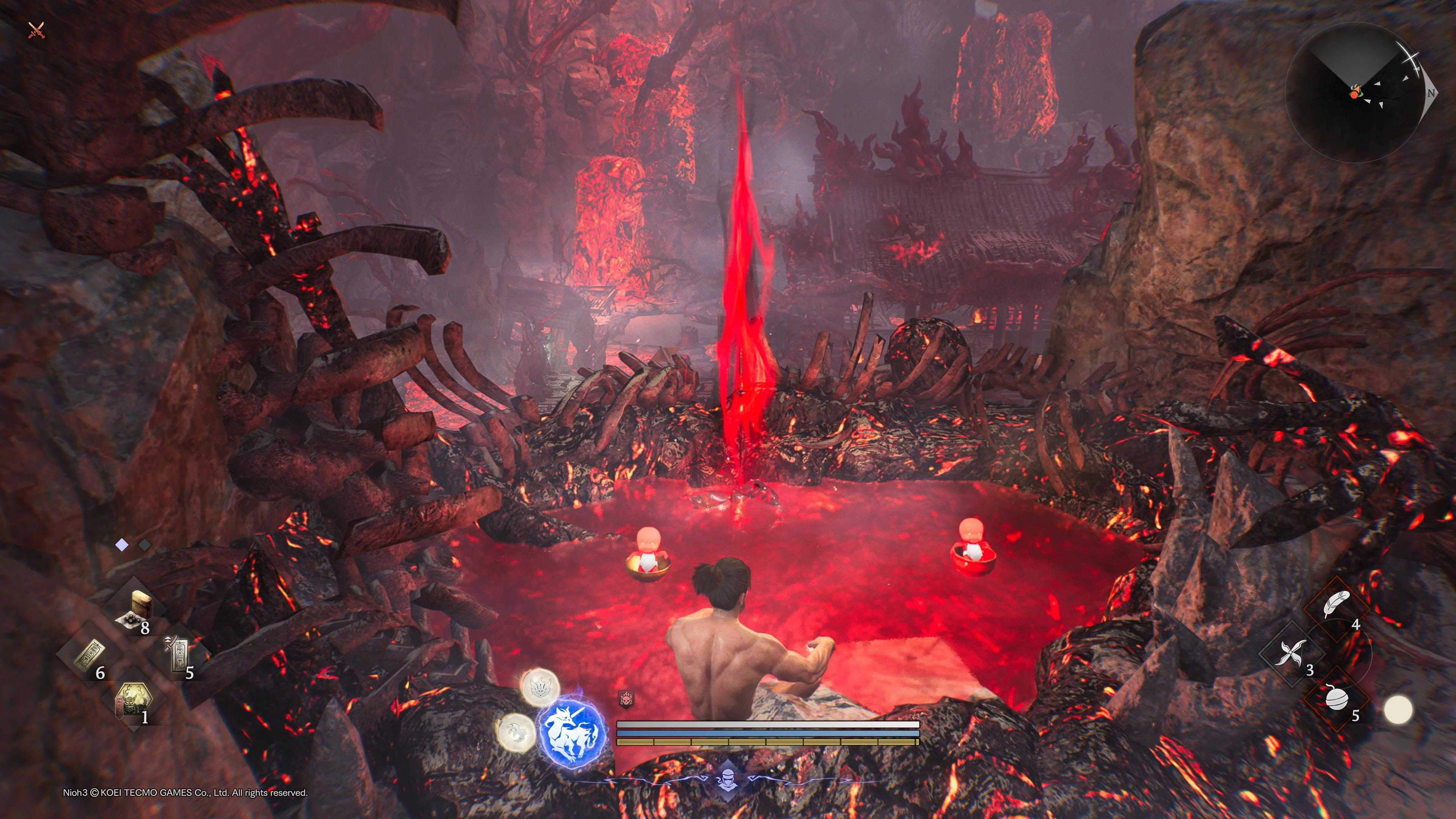The image size is (1456, 819).
Task: Click the glowing white orb indicator
Action: click(x=1398, y=709)
